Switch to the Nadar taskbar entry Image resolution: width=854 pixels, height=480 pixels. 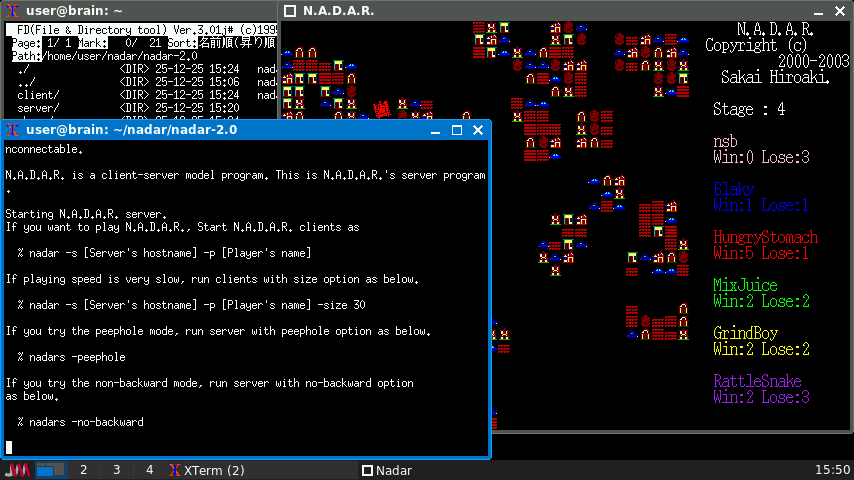click(x=387, y=470)
